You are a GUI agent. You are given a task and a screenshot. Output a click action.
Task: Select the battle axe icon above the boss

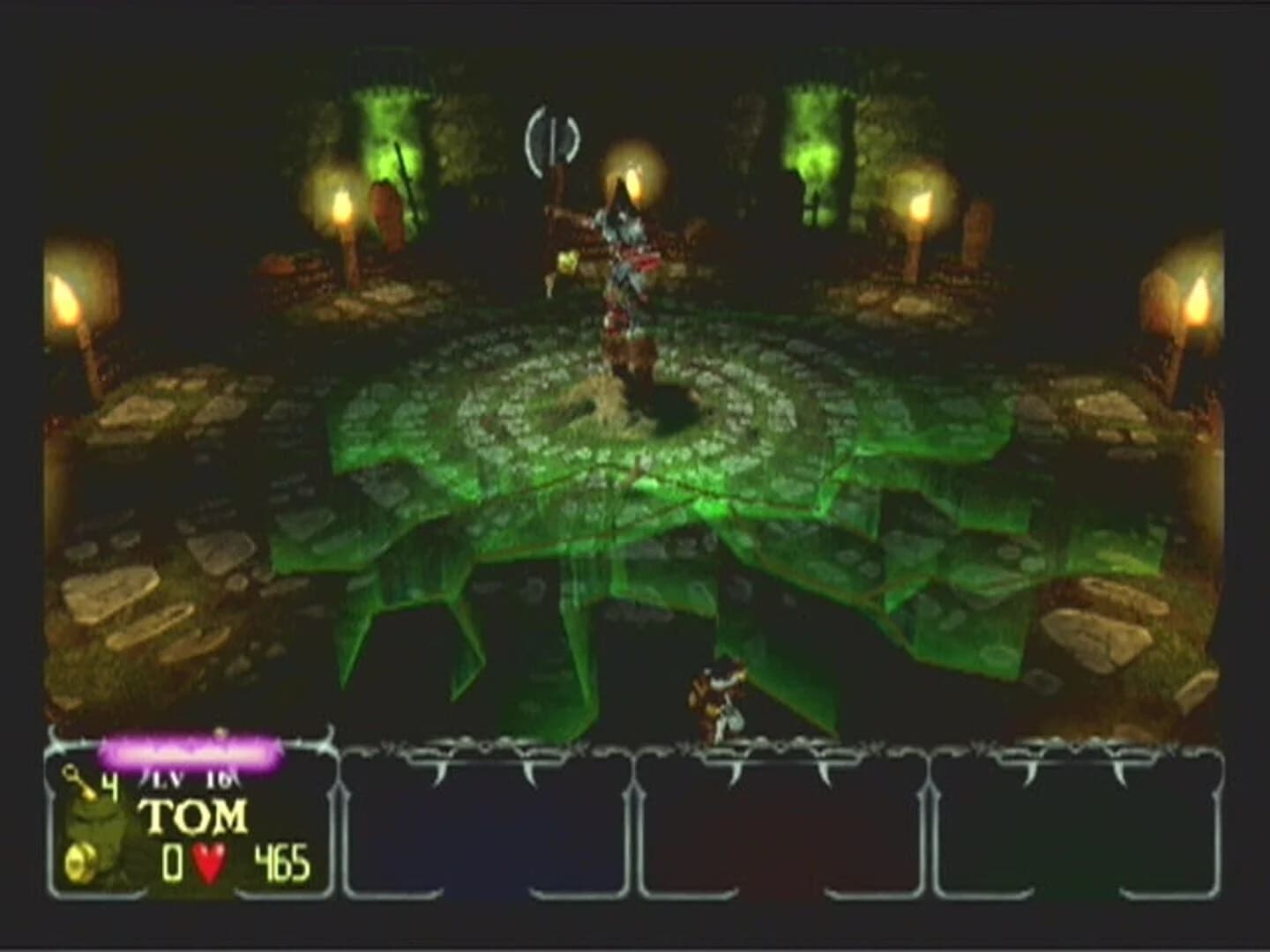(x=550, y=141)
